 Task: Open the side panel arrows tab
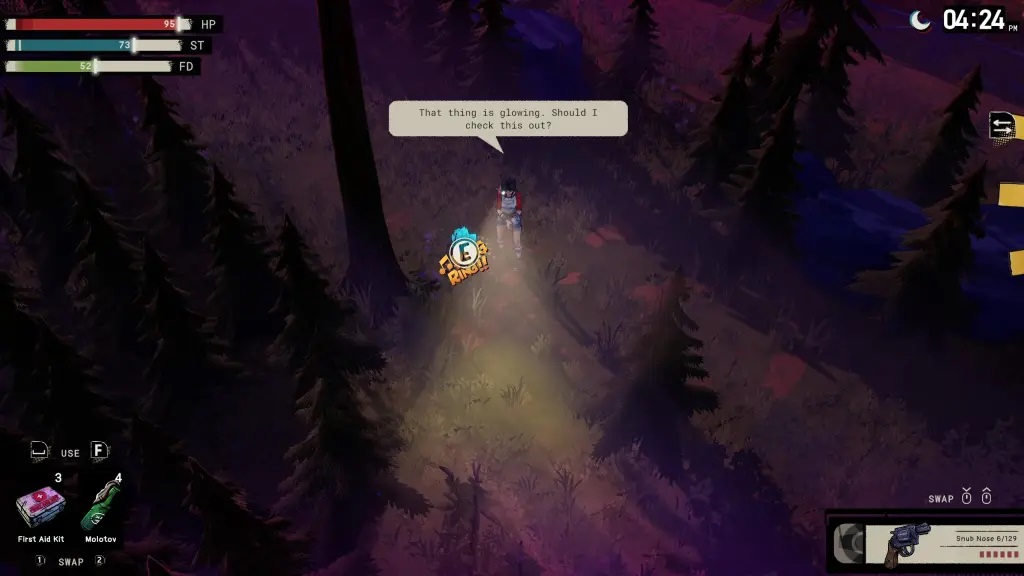point(1002,126)
